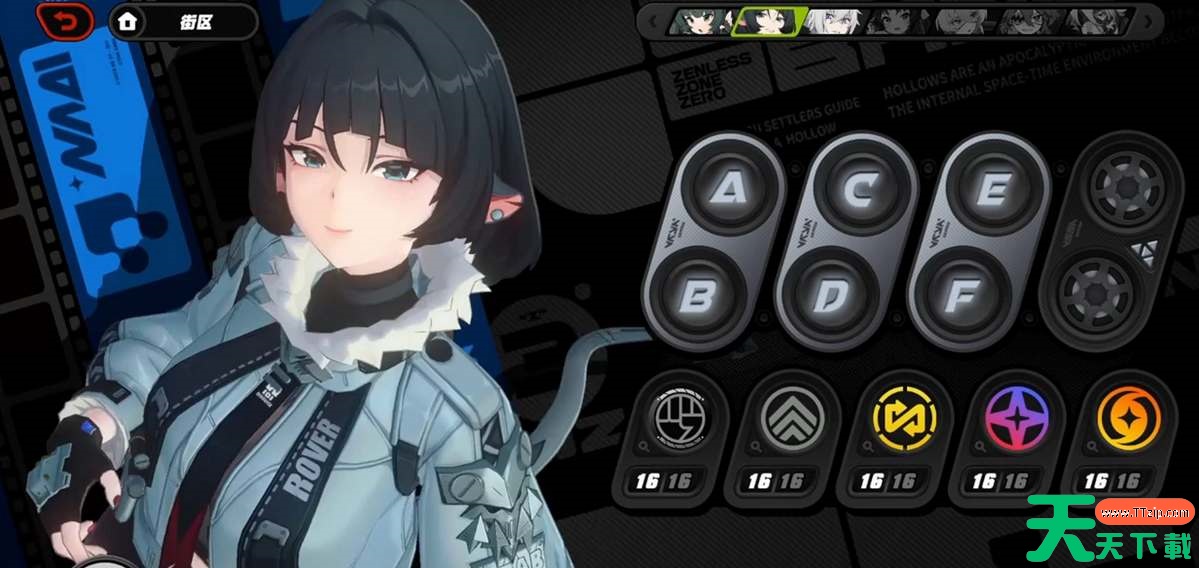Select core skill node A

point(725,190)
